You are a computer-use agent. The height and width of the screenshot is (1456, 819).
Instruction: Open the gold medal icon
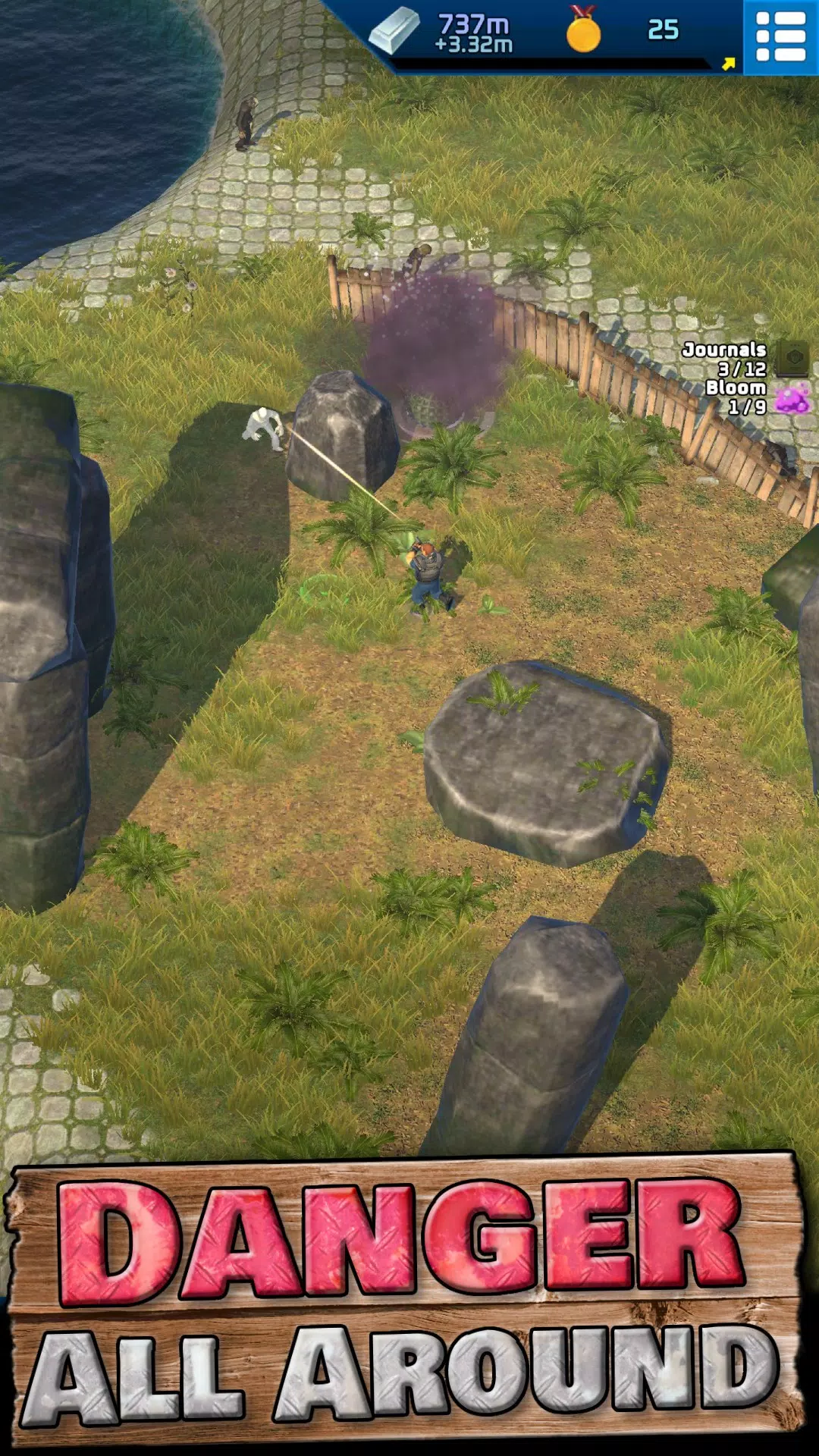(x=583, y=31)
